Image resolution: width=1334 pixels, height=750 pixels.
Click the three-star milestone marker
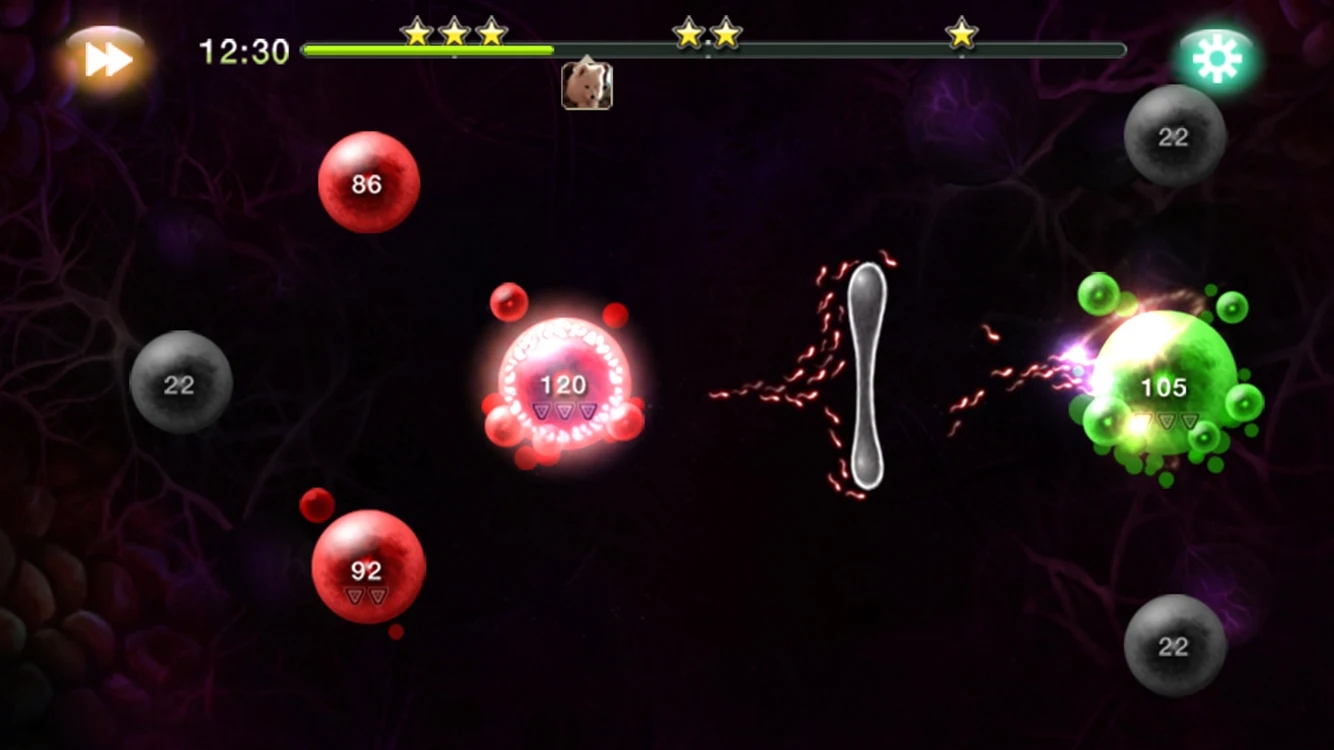coord(455,33)
